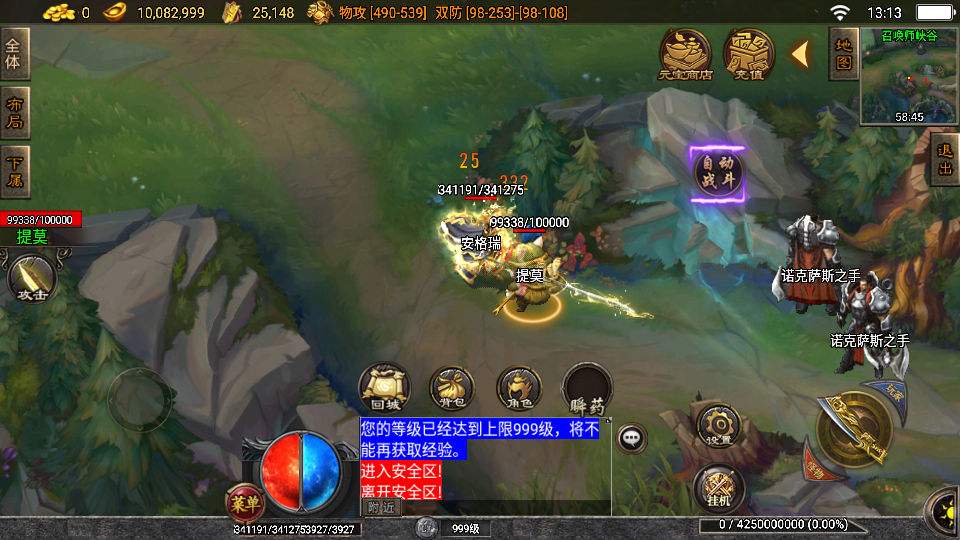Open the chat speech-bubble button
This screenshot has height=540, width=960.
click(x=631, y=438)
